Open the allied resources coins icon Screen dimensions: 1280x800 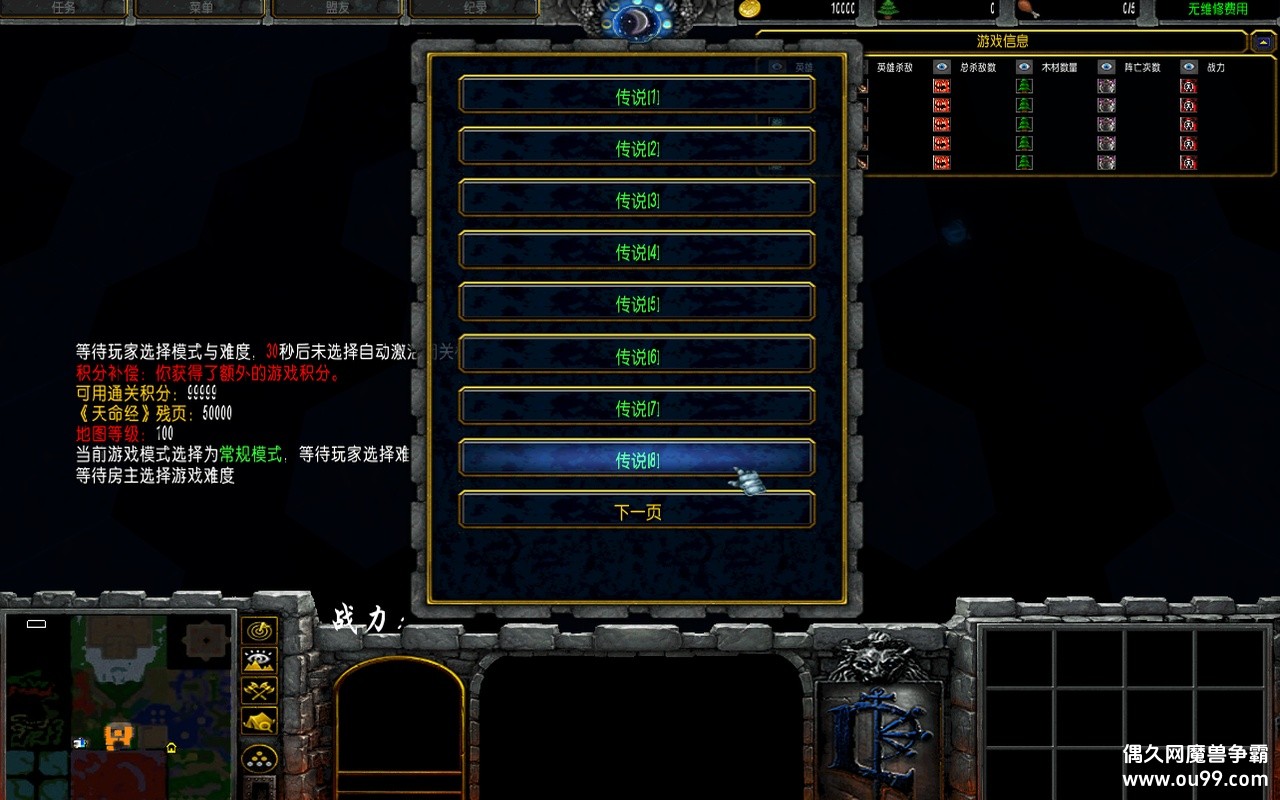coord(258,758)
